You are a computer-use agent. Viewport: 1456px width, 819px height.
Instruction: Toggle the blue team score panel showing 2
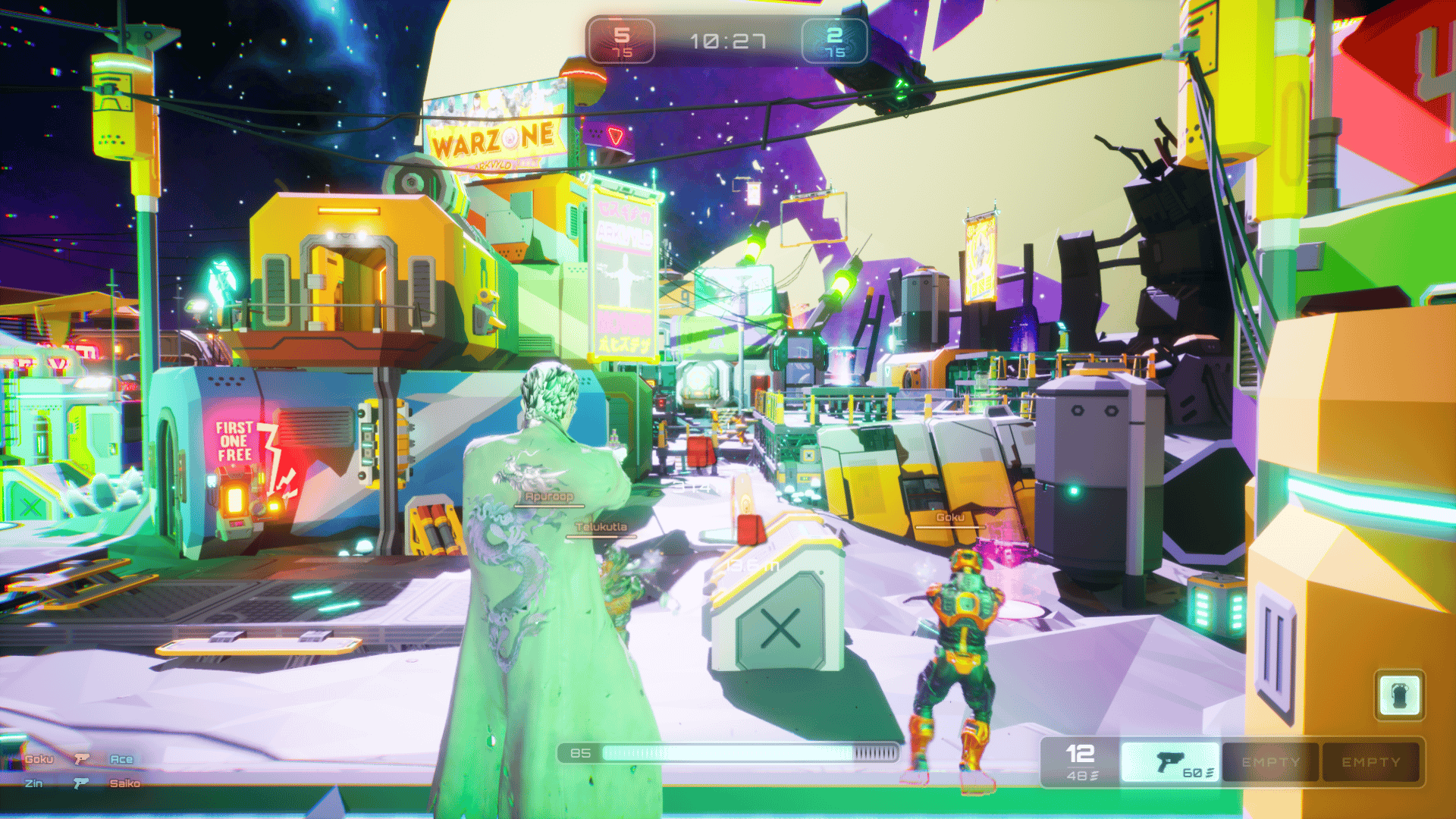pos(835,42)
